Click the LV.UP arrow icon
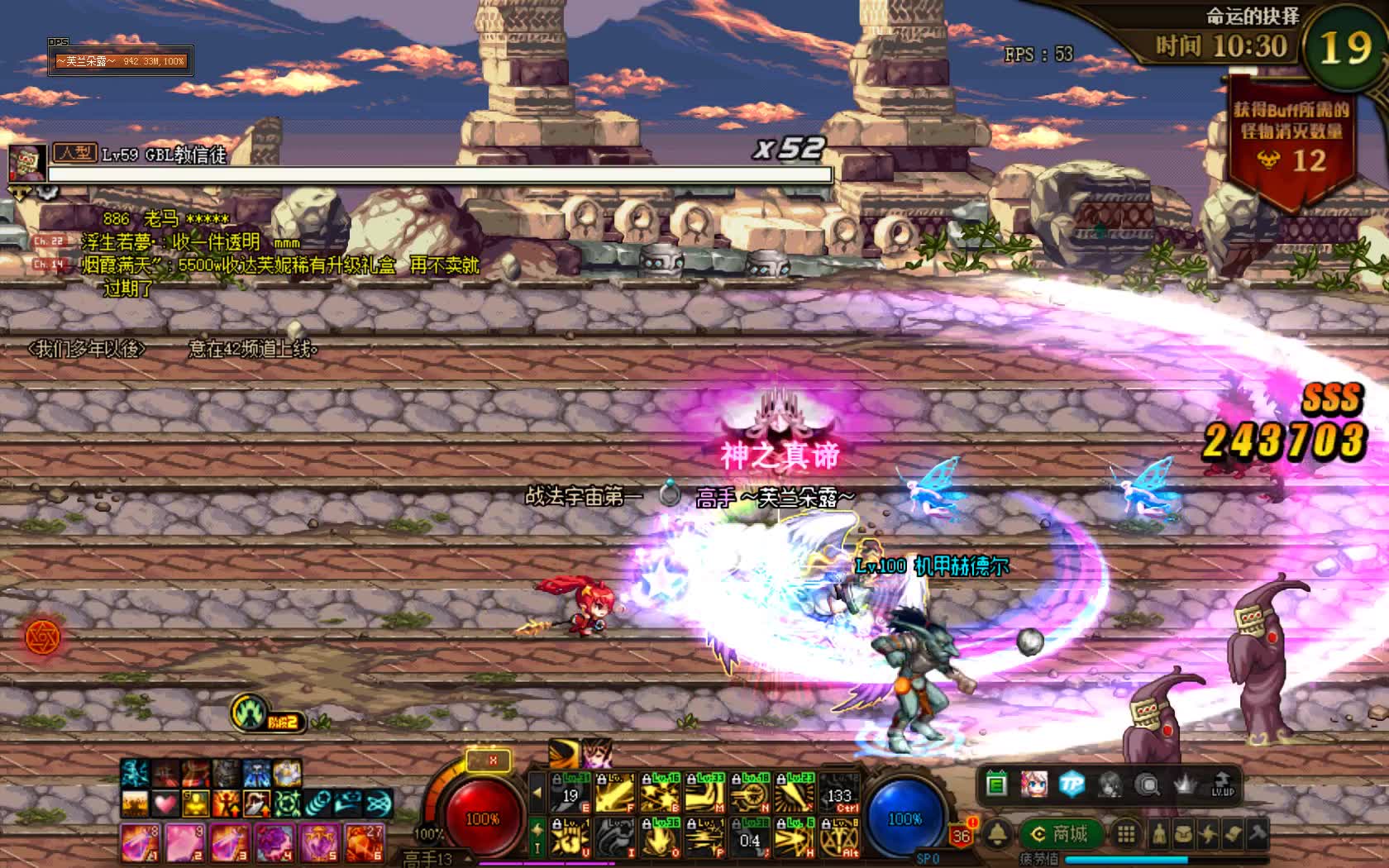Viewport: 1389px width, 868px height. tap(1223, 784)
